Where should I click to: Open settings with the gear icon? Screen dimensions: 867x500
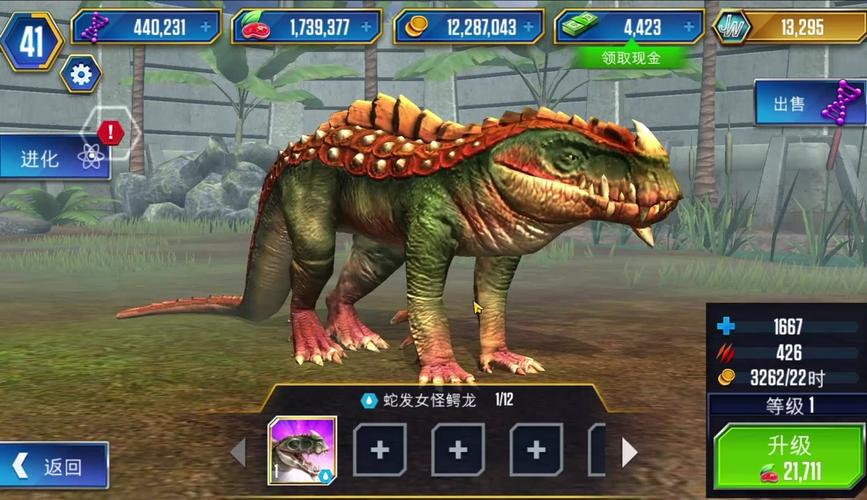pyautogui.click(x=80, y=74)
